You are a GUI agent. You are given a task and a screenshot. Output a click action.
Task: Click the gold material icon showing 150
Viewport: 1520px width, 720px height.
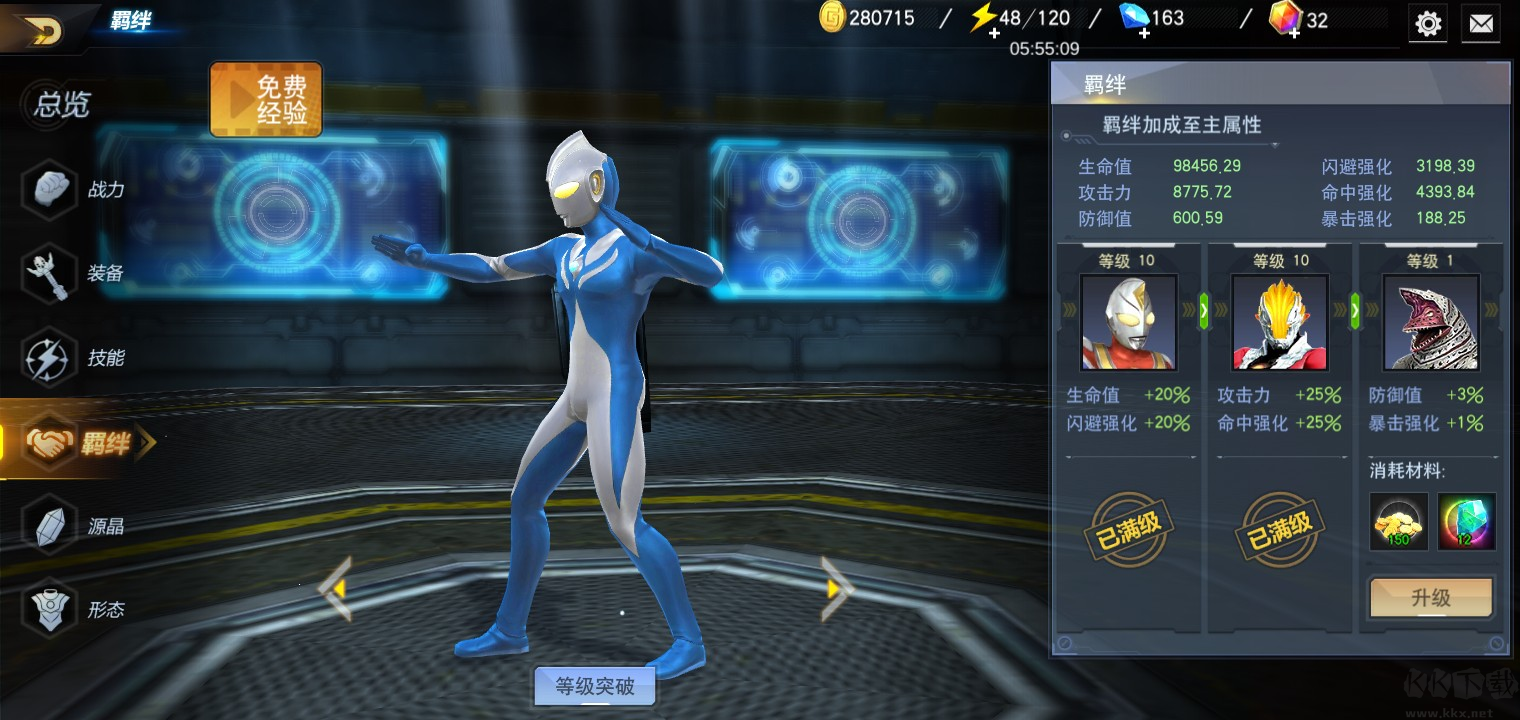pos(1398,521)
